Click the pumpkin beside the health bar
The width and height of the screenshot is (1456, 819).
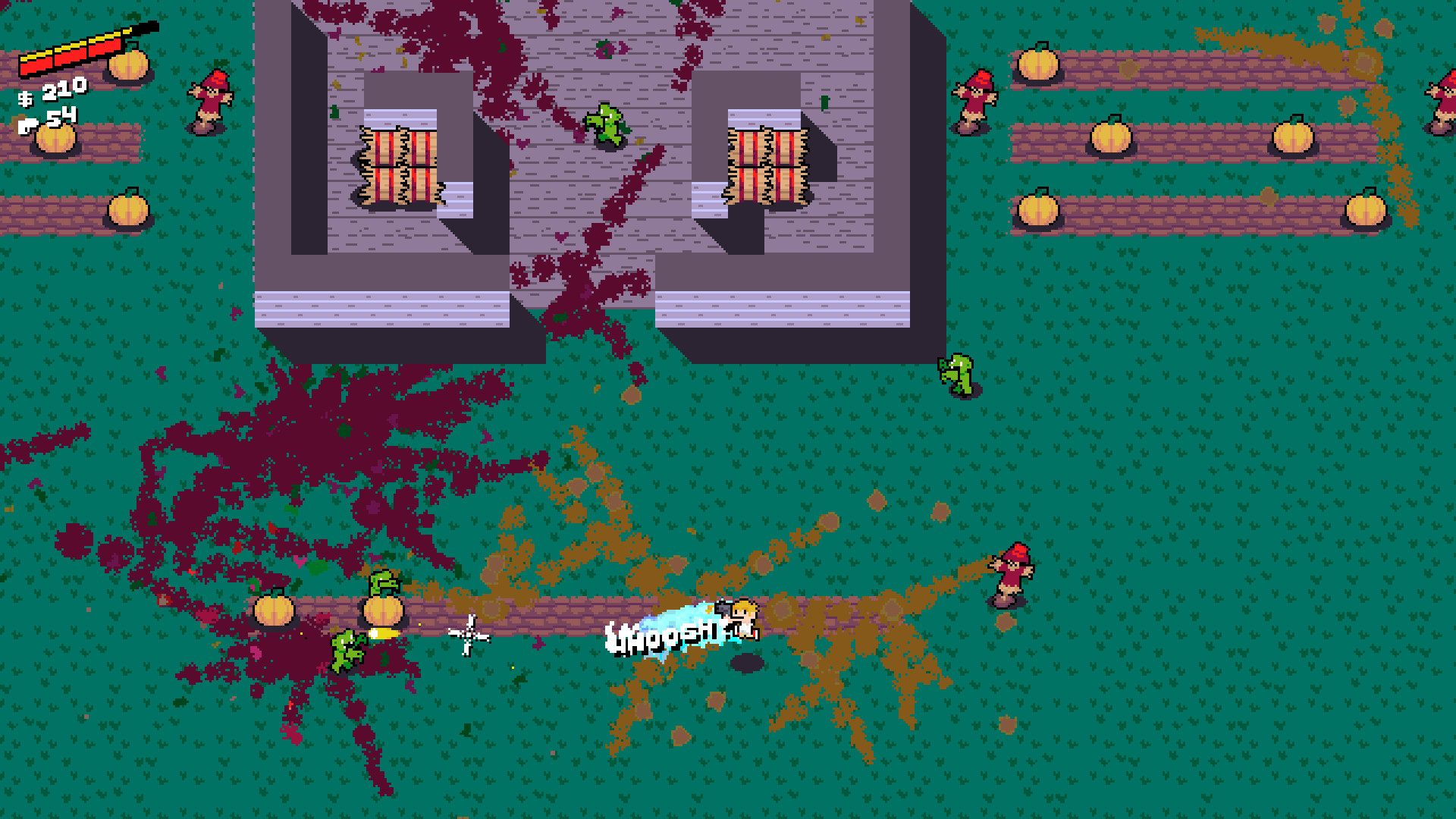(129, 64)
